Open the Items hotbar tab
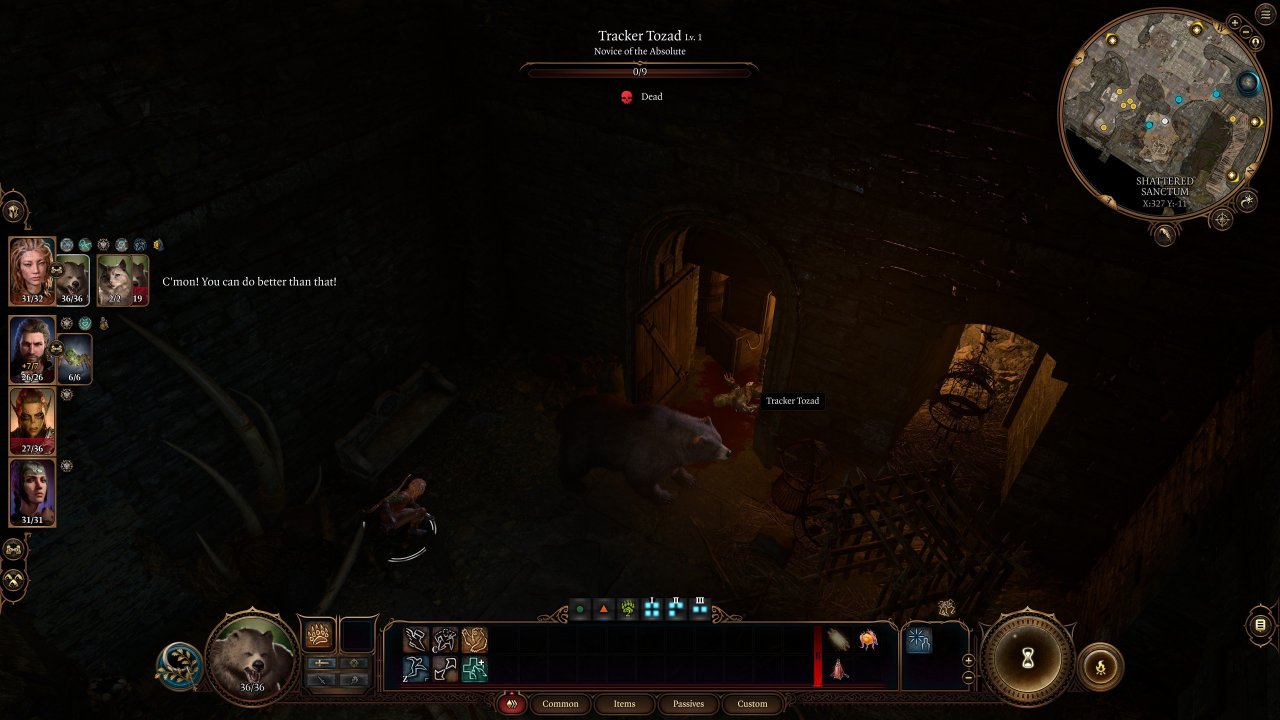Image resolution: width=1280 pixels, height=720 pixels. (624, 704)
